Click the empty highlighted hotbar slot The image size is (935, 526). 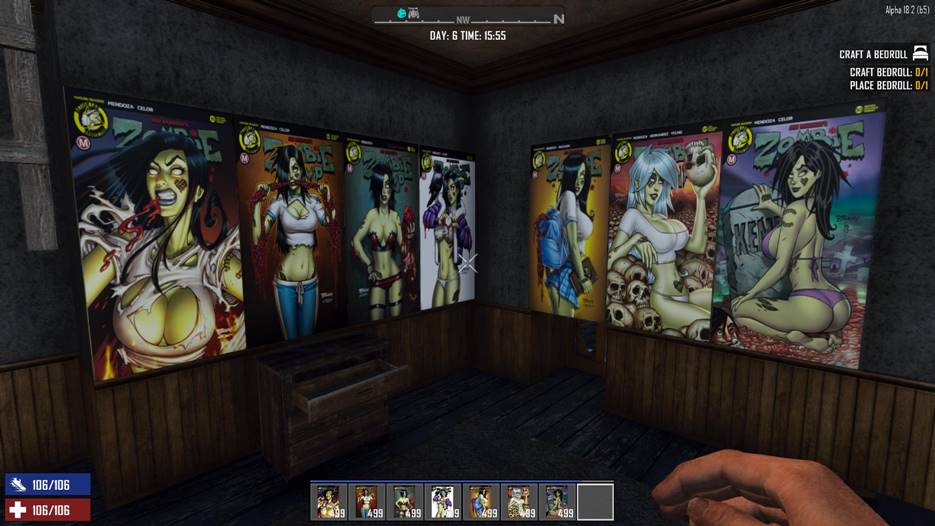[x=595, y=502]
